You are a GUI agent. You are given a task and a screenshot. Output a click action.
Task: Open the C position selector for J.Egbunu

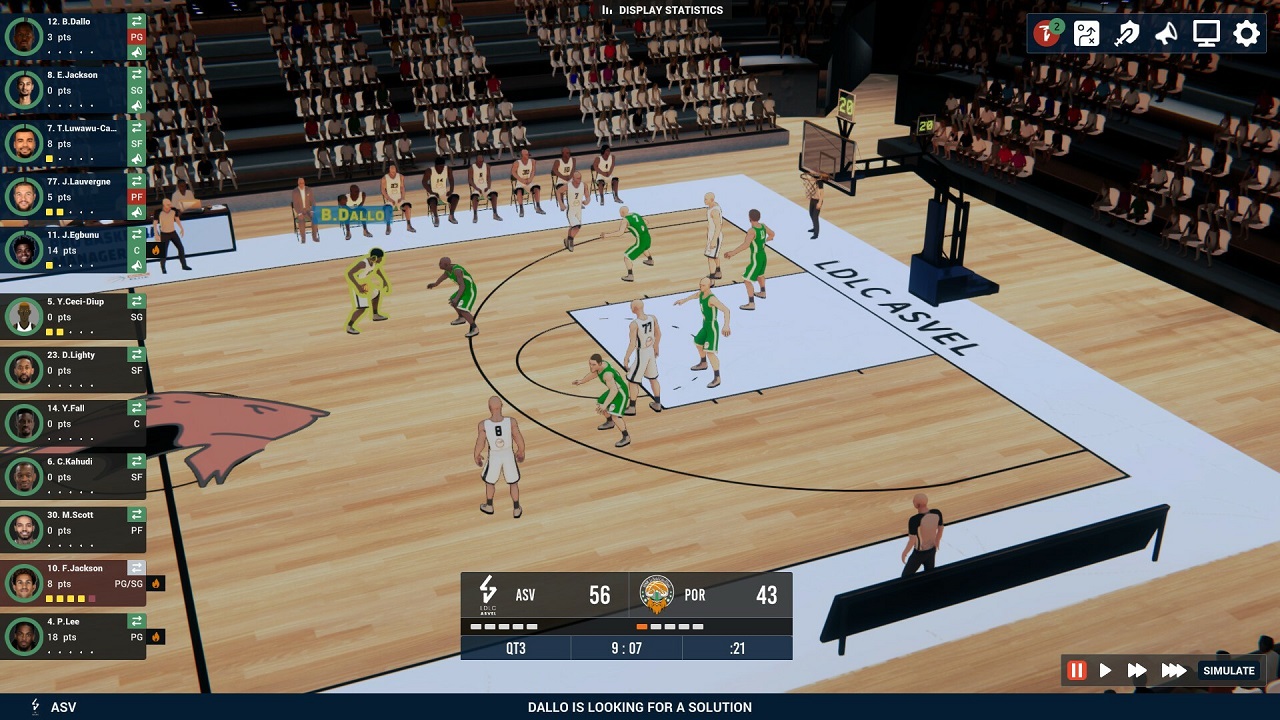point(137,250)
